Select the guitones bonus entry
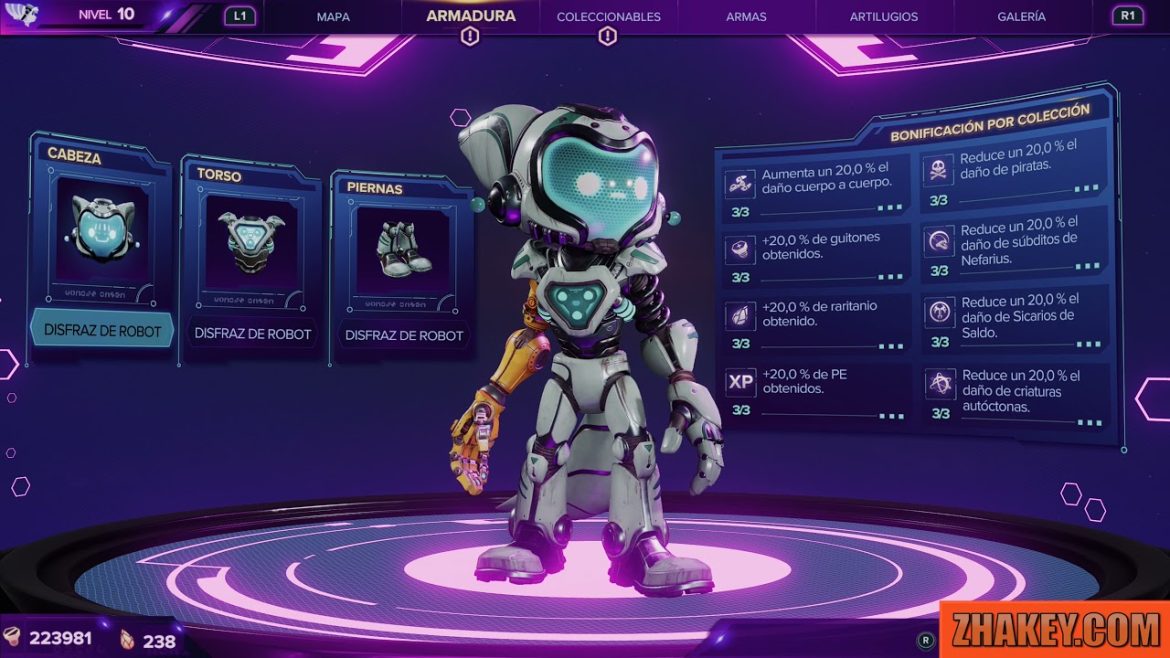The height and width of the screenshot is (658, 1170). click(x=815, y=255)
